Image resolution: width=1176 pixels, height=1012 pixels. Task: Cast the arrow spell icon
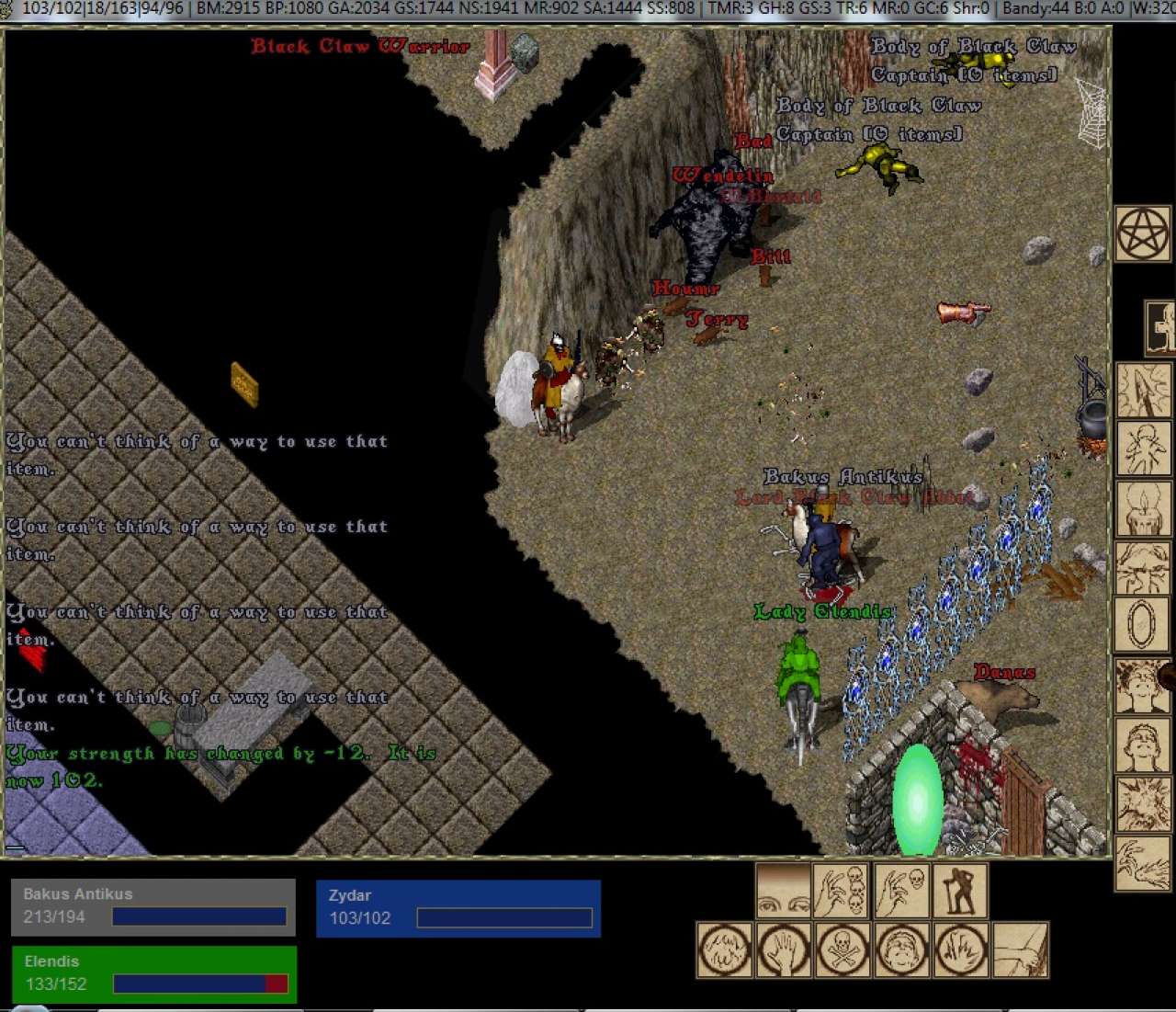[x=1142, y=391]
